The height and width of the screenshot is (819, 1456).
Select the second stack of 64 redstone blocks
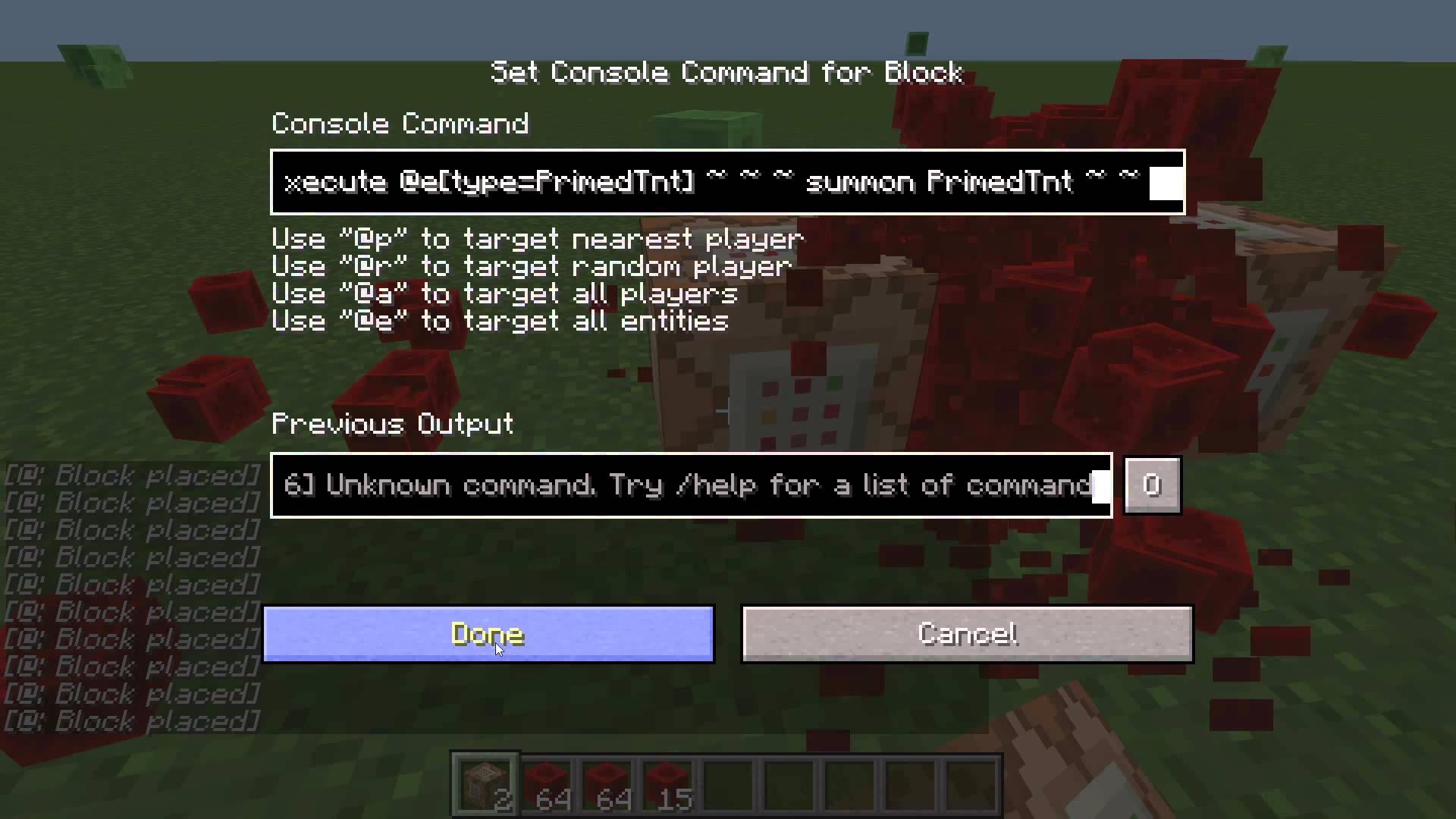pos(606,784)
